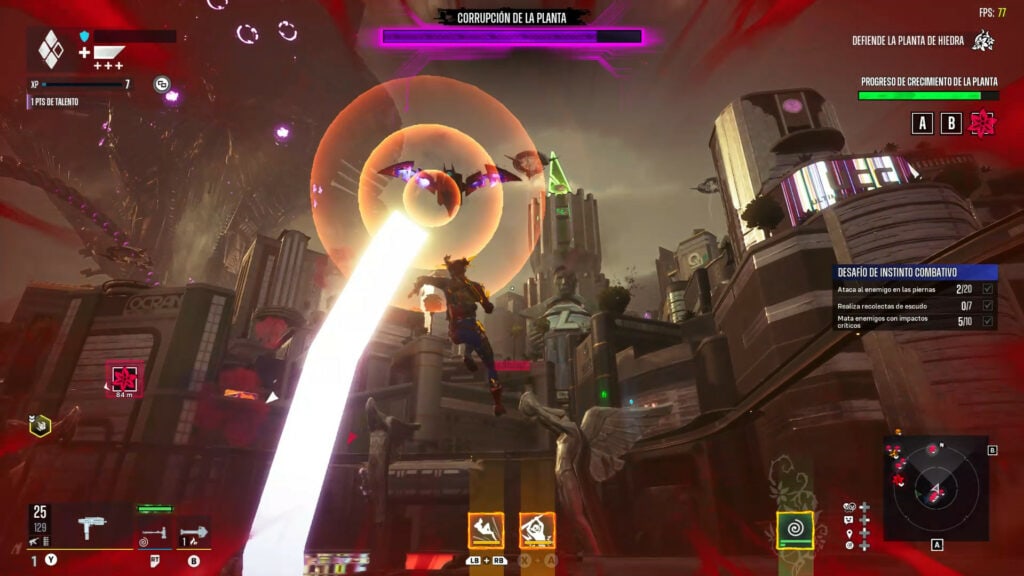Activate the leaping slam ability icon
Screen dimensions: 1024x576
click(486, 530)
